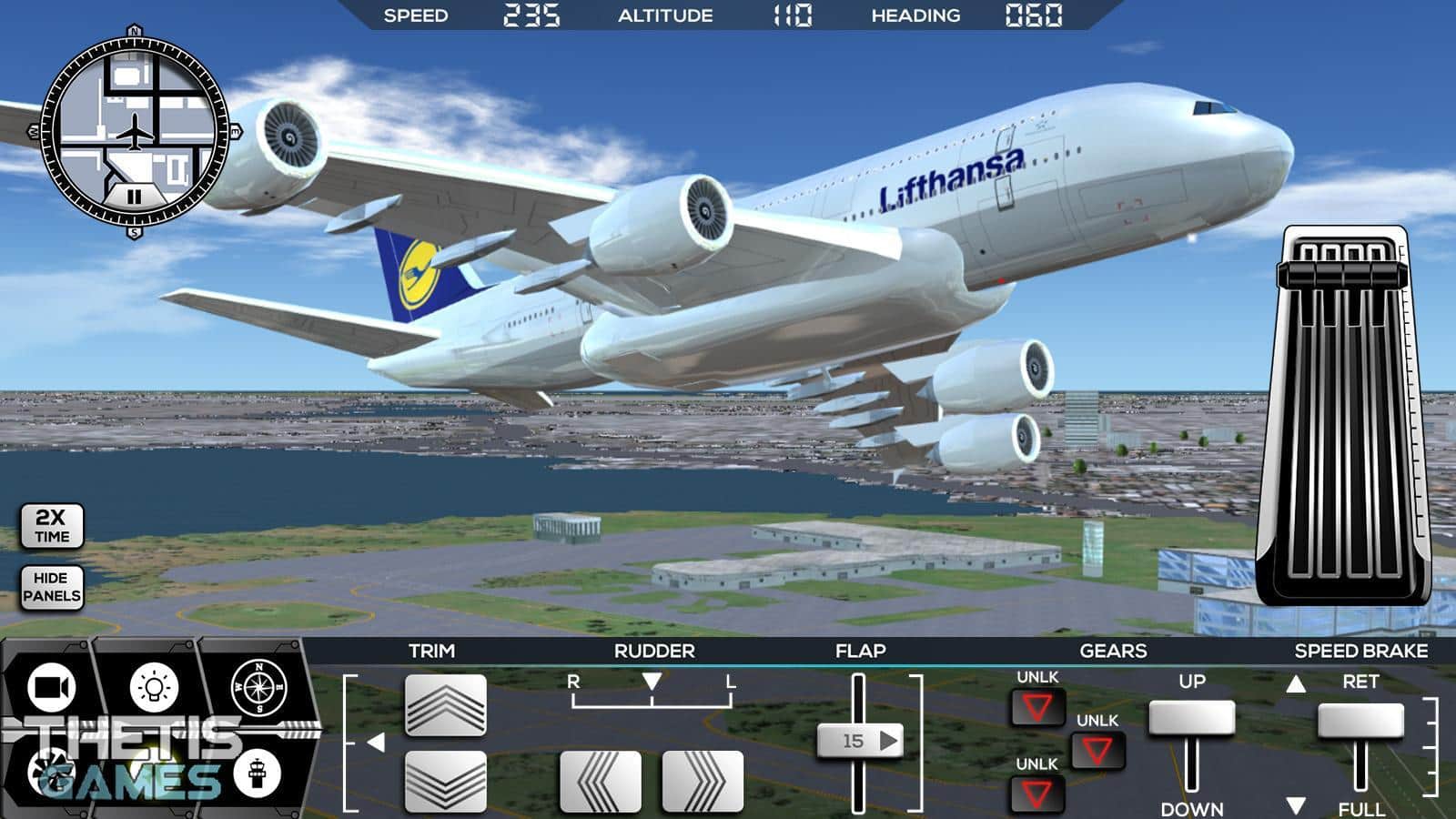The height and width of the screenshot is (819, 1456).
Task: Turn rudder with the left chevron button
Action: (x=600, y=781)
